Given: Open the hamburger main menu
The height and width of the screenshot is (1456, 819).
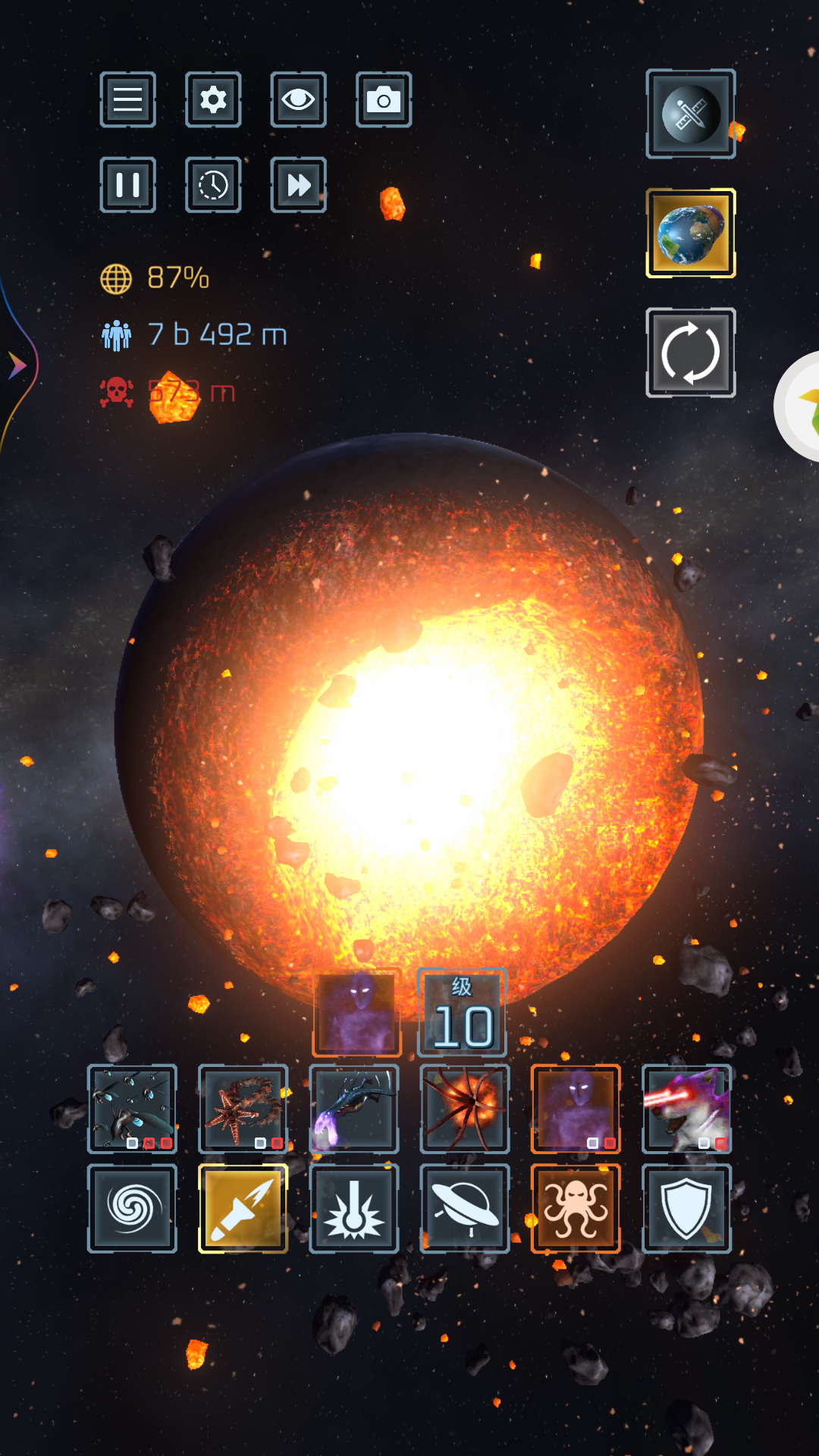Looking at the screenshot, I should [127, 100].
